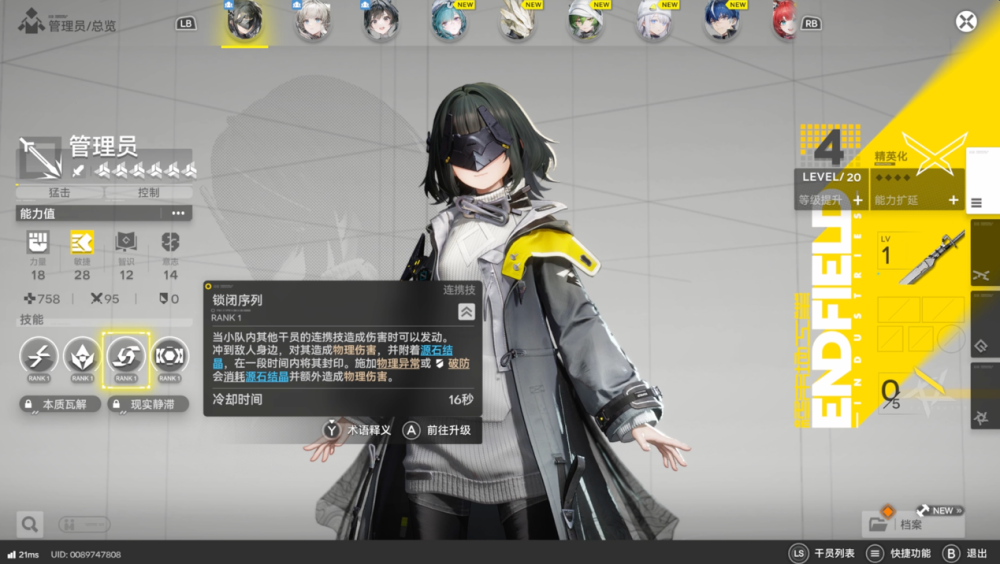This screenshot has width=1000, height=564.
Task: Click the 等级提升 level-up plus button
Action: click(x=857, y=201)
